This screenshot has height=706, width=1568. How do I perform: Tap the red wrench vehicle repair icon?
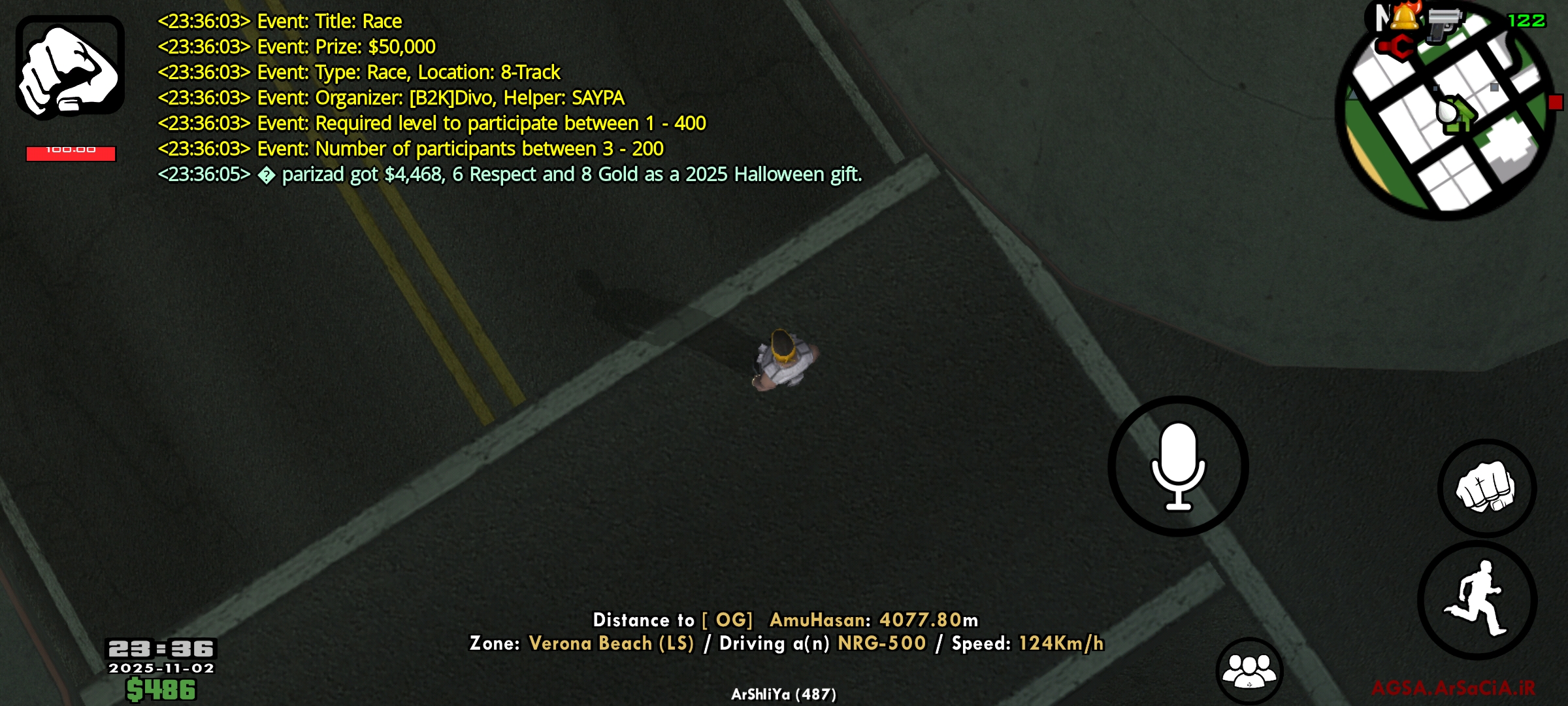click(x=1396, y=47)
